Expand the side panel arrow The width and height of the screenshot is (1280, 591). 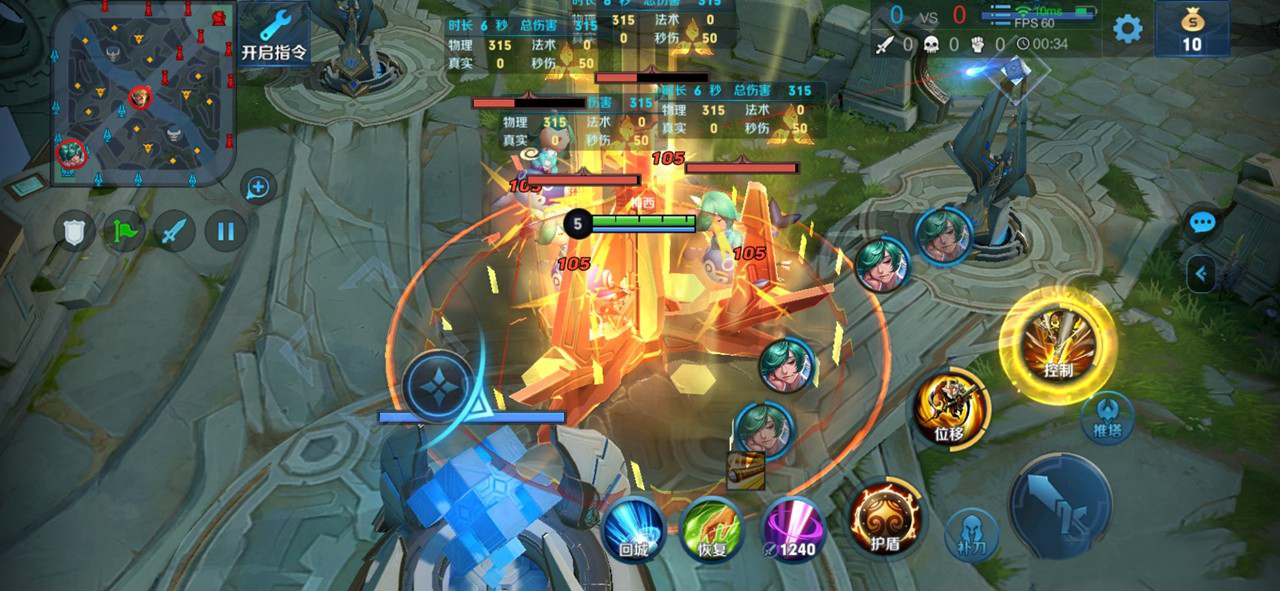click(1201, 272)
